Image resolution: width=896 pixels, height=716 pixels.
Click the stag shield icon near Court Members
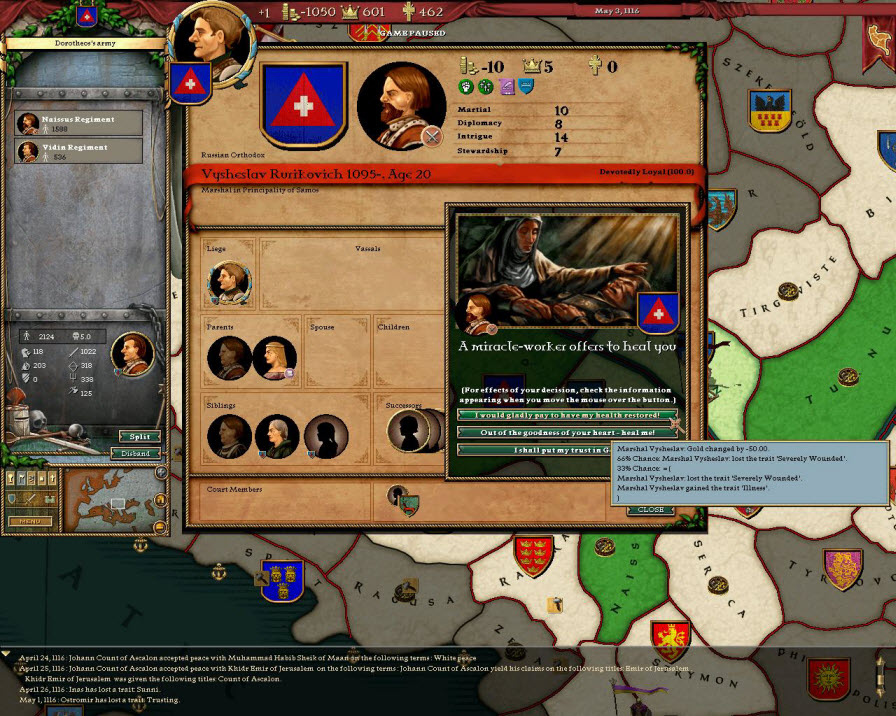pyautogui.click(x=409, y=506)
